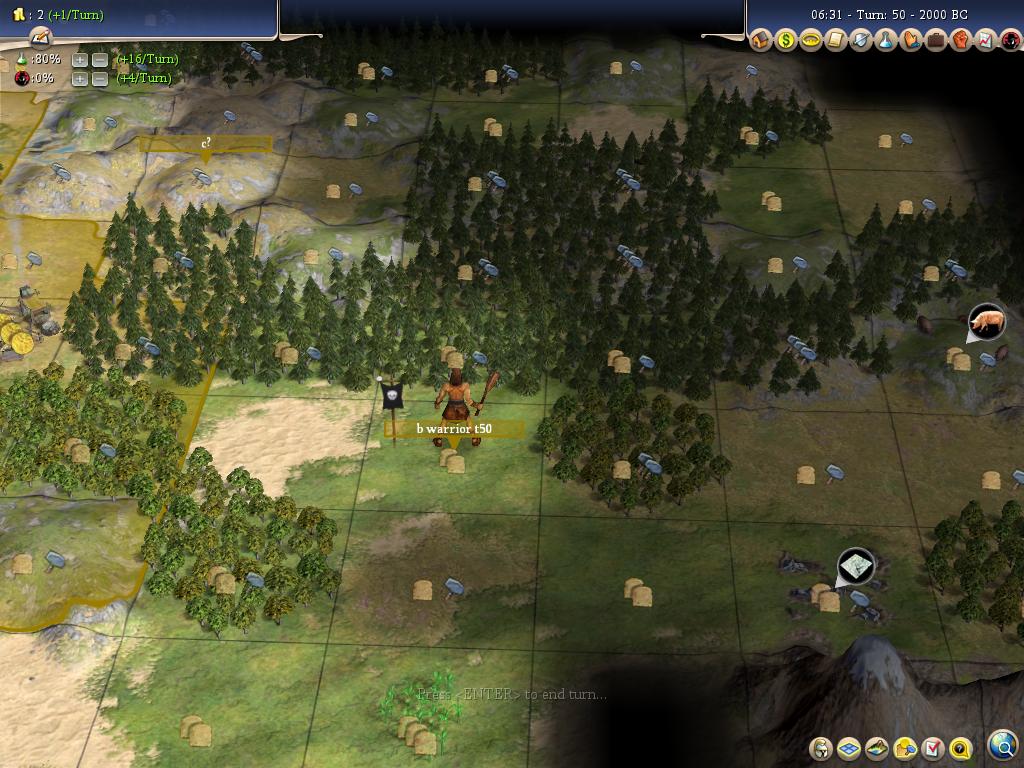Open the financial advisor dollar icon
Screen dimensions: 1024x768
coord(786,41)
